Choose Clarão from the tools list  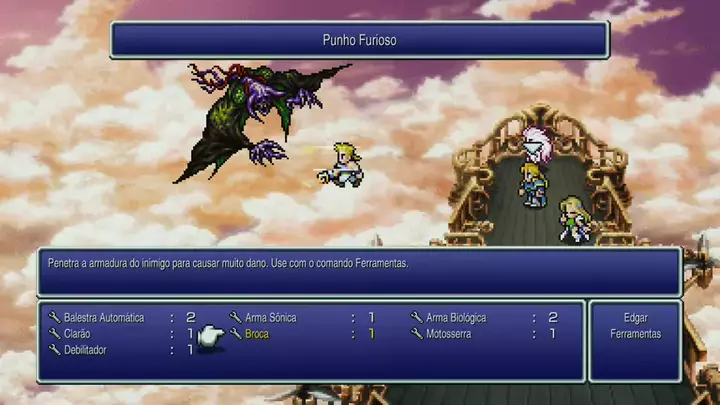tap(79, 334)
